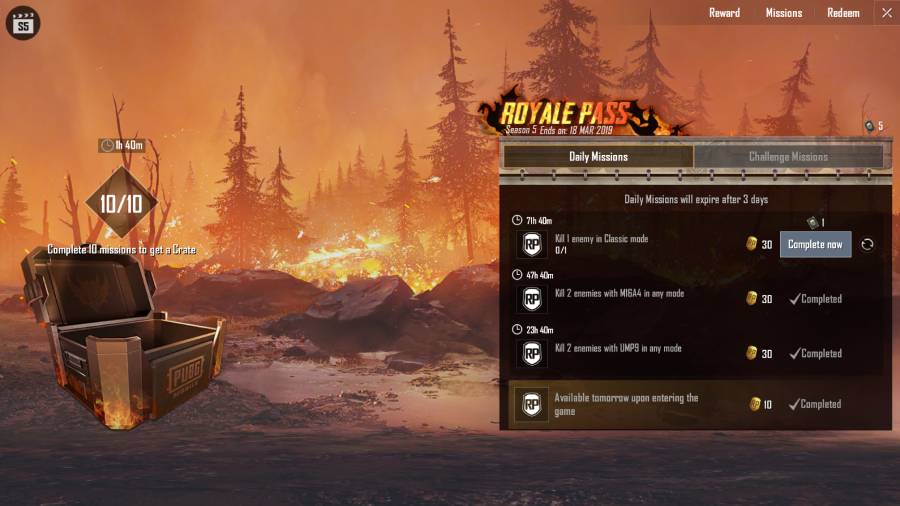Close the Royale Pass screen
Image resolution: width=900 pixels, height=506 pixels.
pos(886,13)
